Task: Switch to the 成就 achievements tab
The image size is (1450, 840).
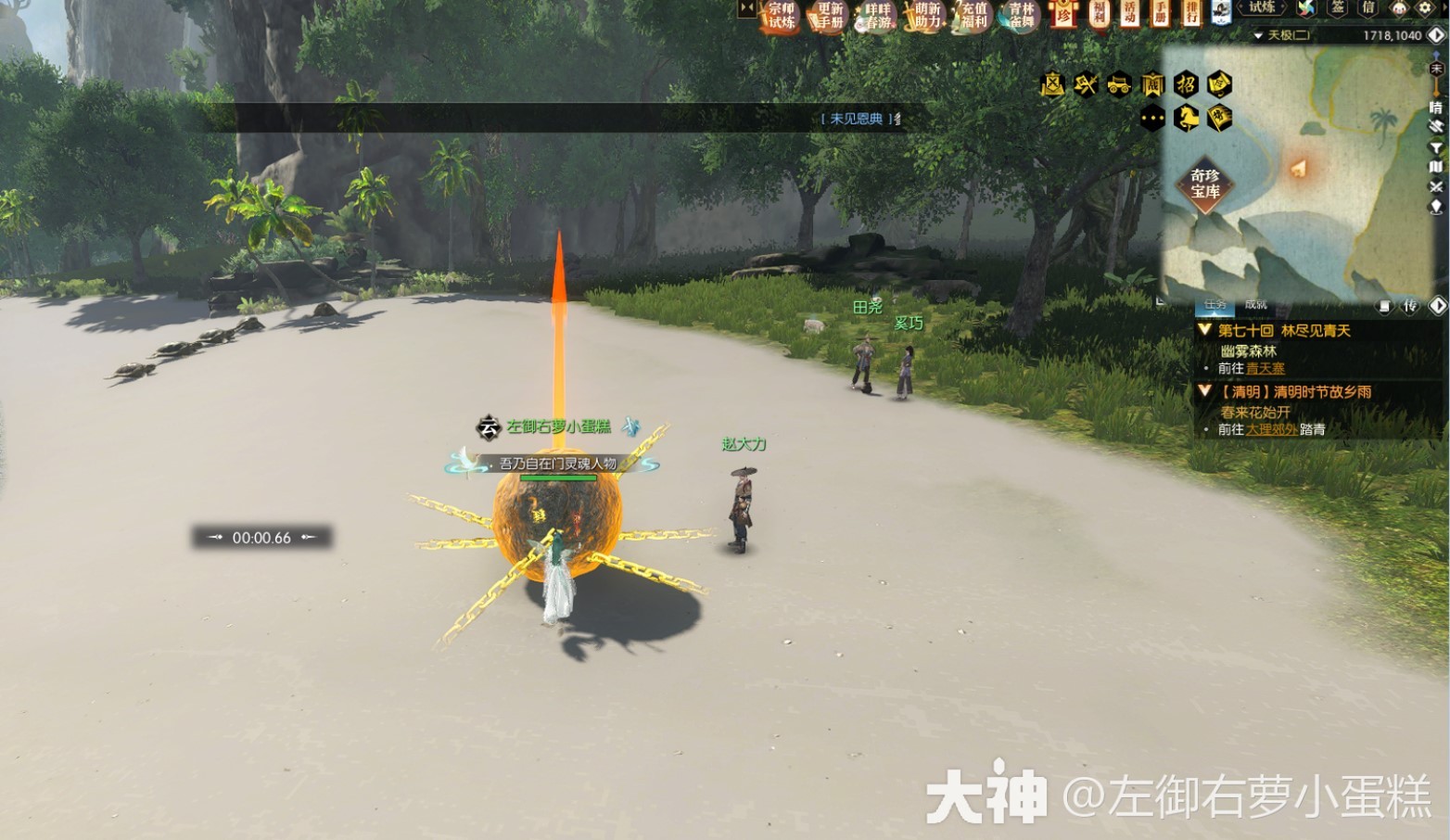Action: (x=1254, y=305)
